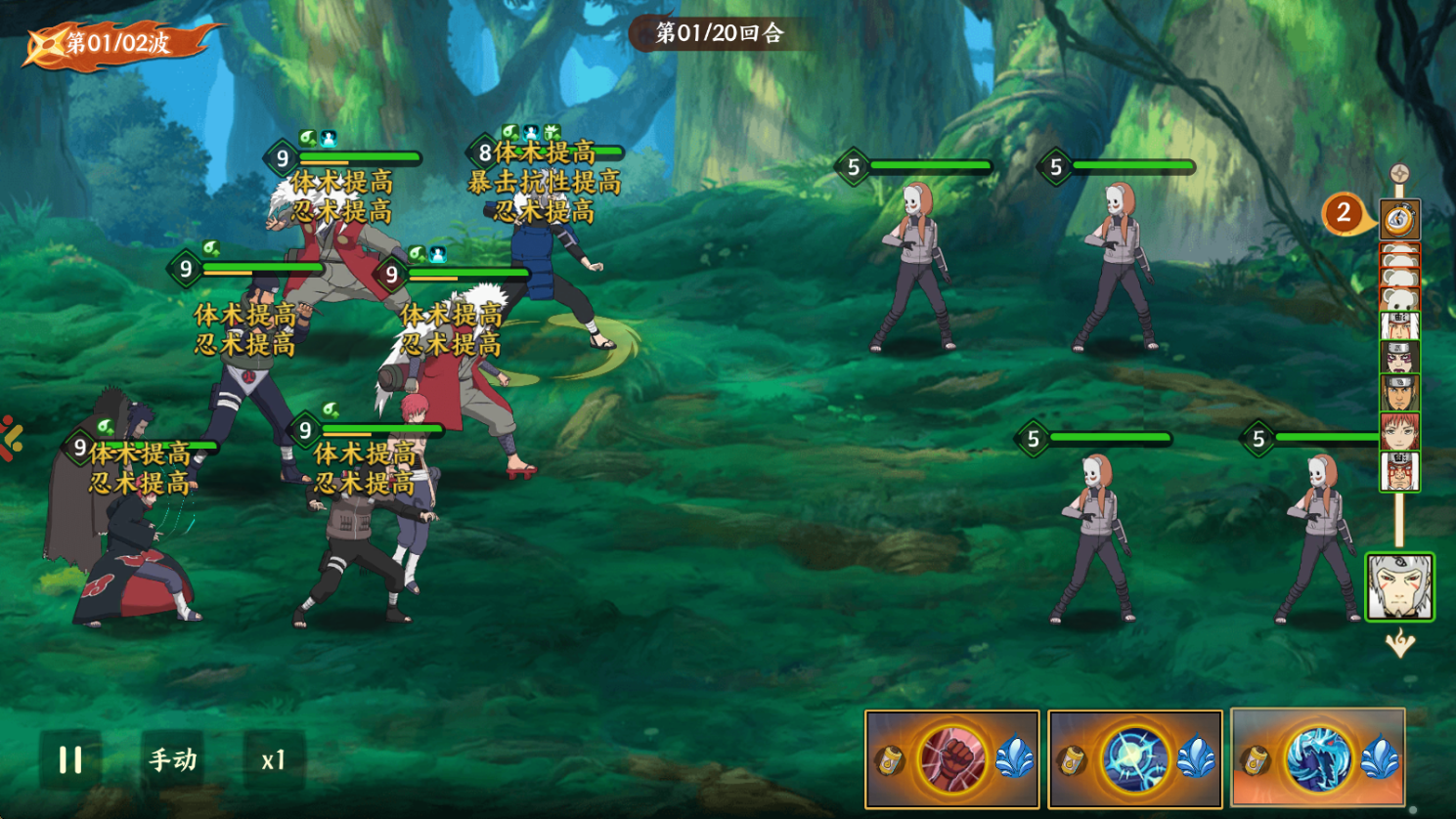This screenshot has height=819, width=1456.
Task: Click the down arrow below turn order
Action: pos(1399,643)
